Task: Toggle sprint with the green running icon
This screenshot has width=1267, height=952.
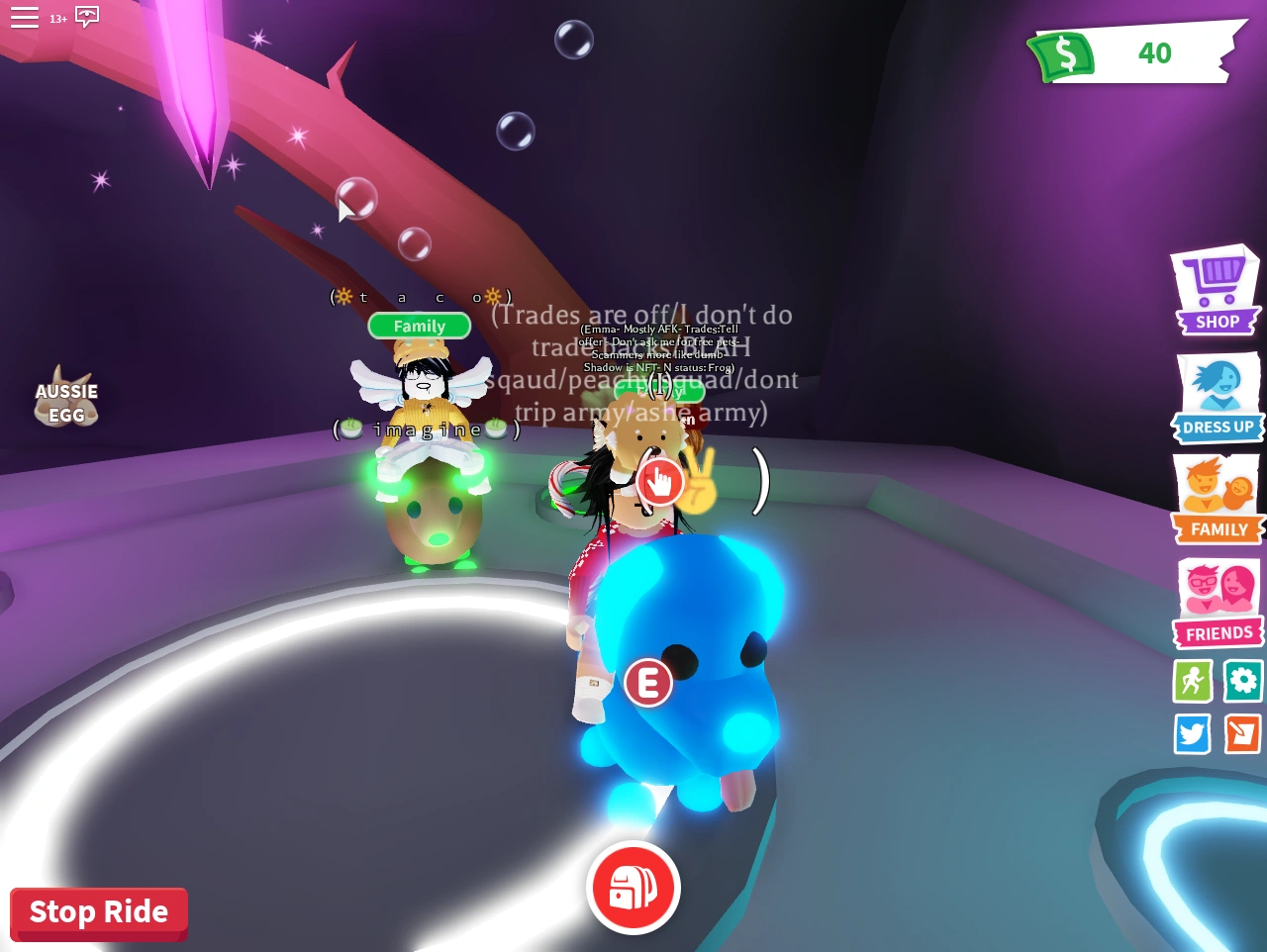Action: [1192, 681]
